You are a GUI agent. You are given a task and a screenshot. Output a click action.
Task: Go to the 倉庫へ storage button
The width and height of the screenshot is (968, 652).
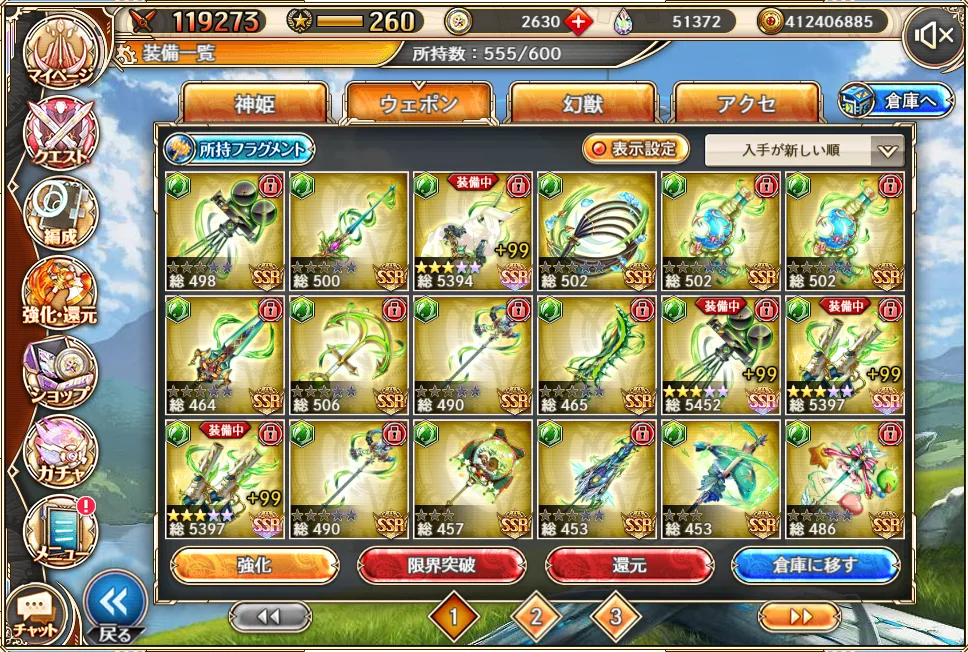click(895, 100)
